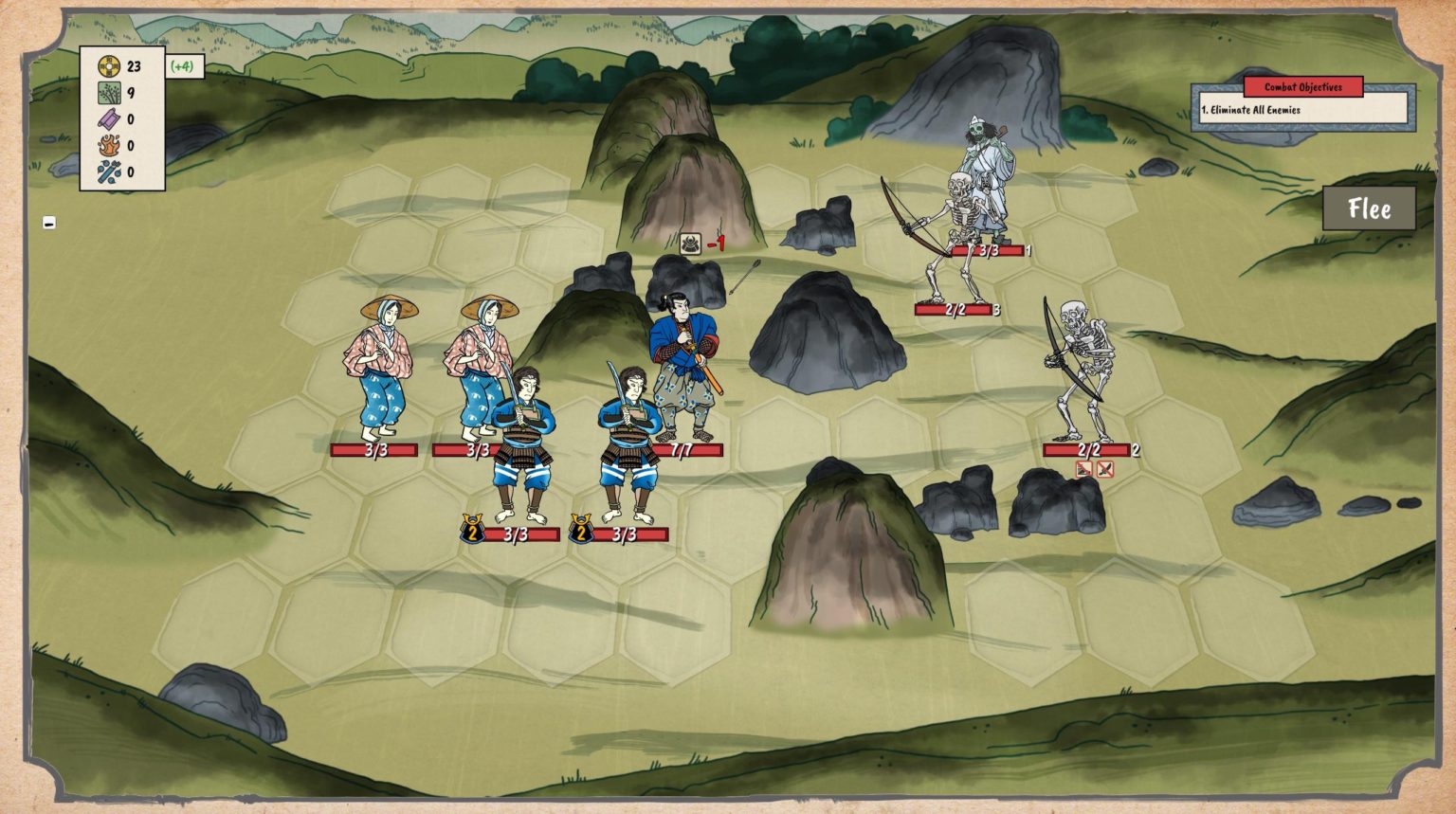Click the purple scroll resource icon
Viewport: 1456px width, 814px height.
pos(109,119)
